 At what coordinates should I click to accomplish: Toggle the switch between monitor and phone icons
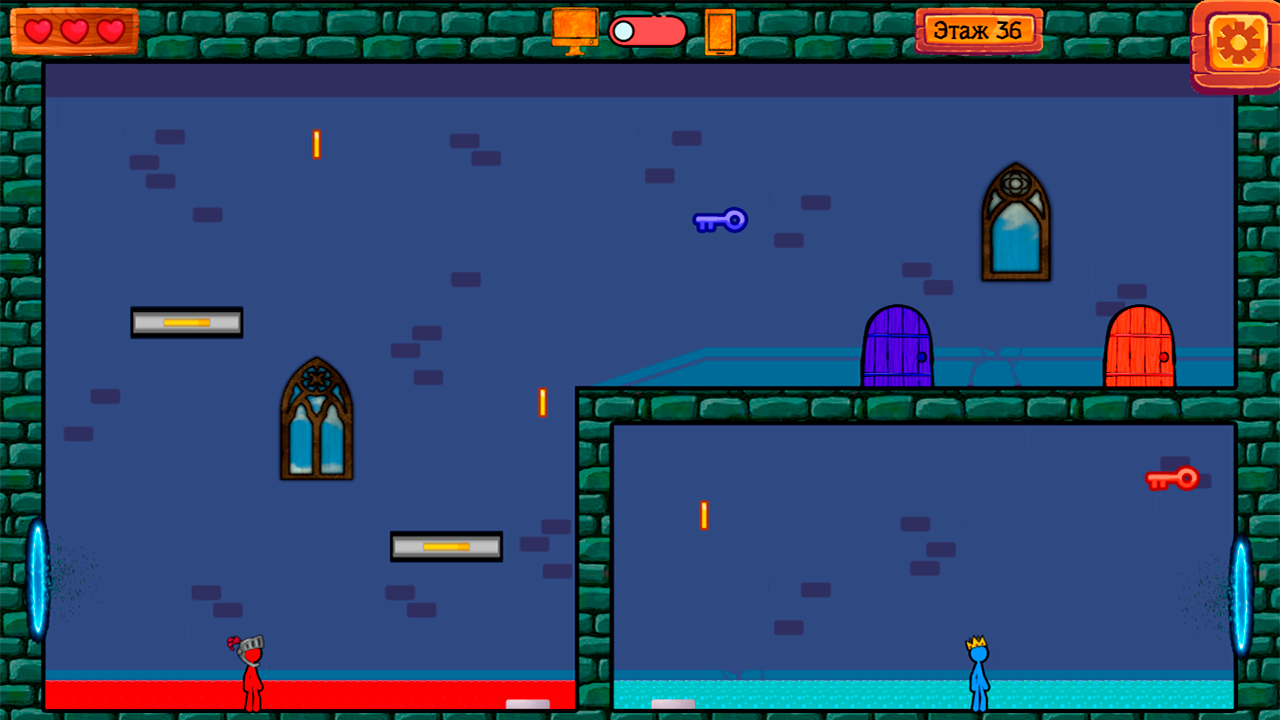pyautogui.click(x=647, y=31)
